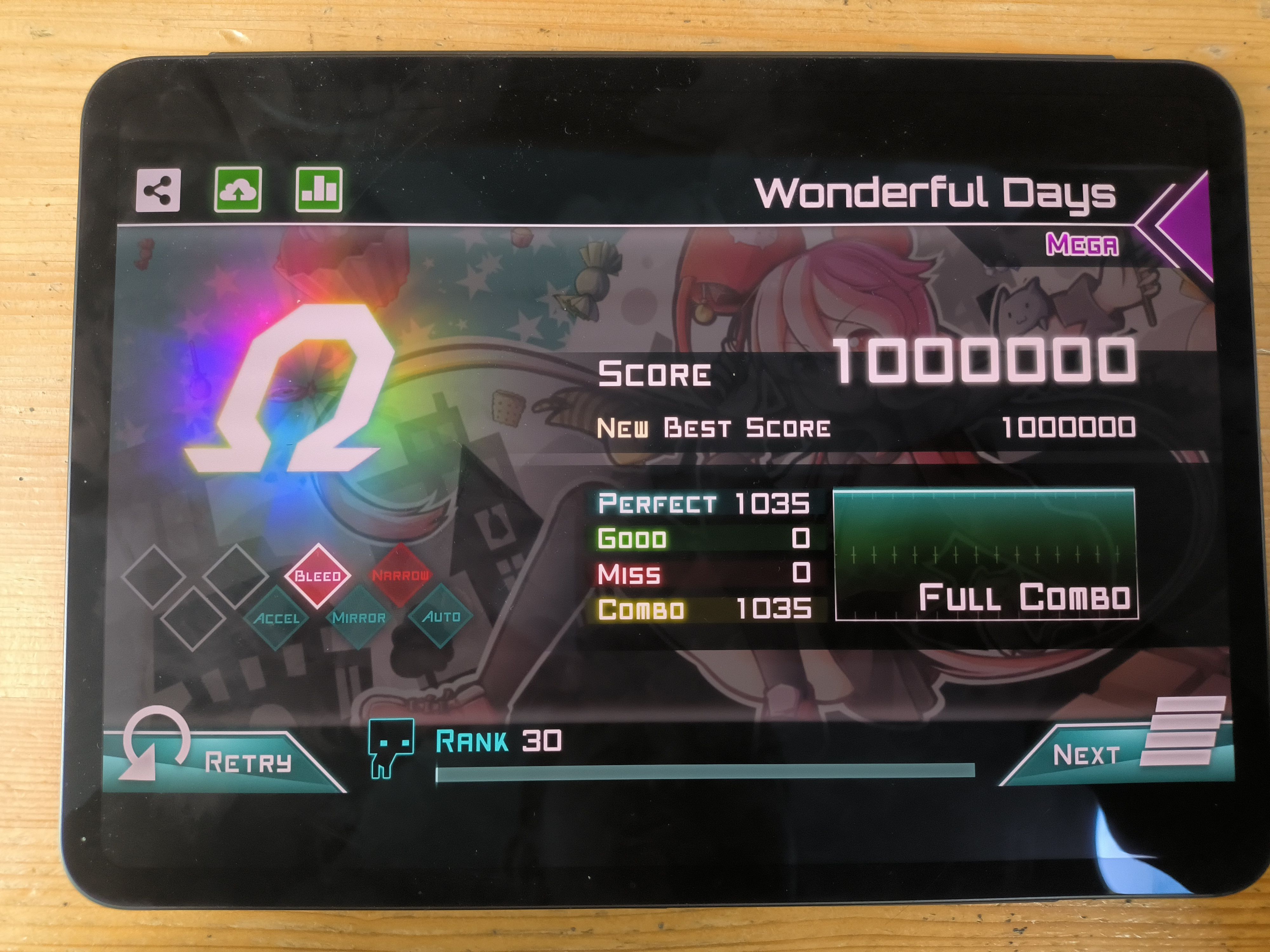Toggle the Auto modifier

(x=441, y=616)
